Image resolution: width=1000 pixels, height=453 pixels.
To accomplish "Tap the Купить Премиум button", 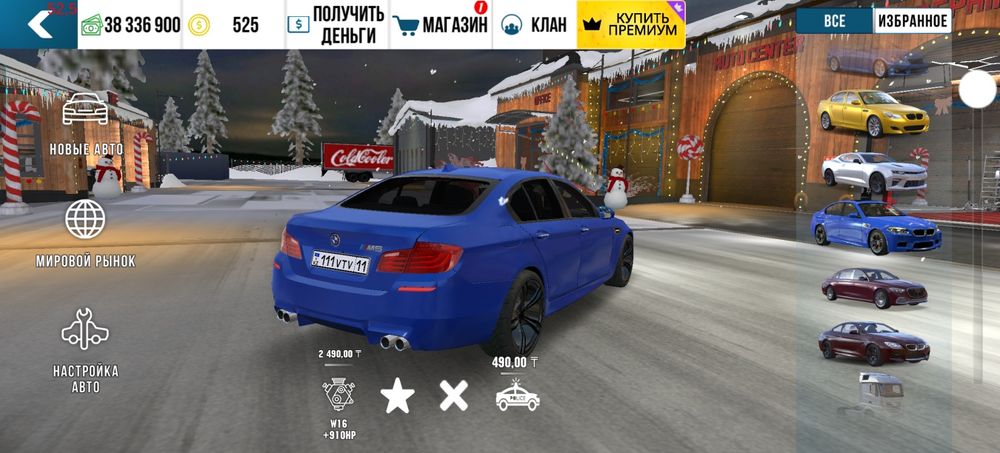I will pos(631,25).
